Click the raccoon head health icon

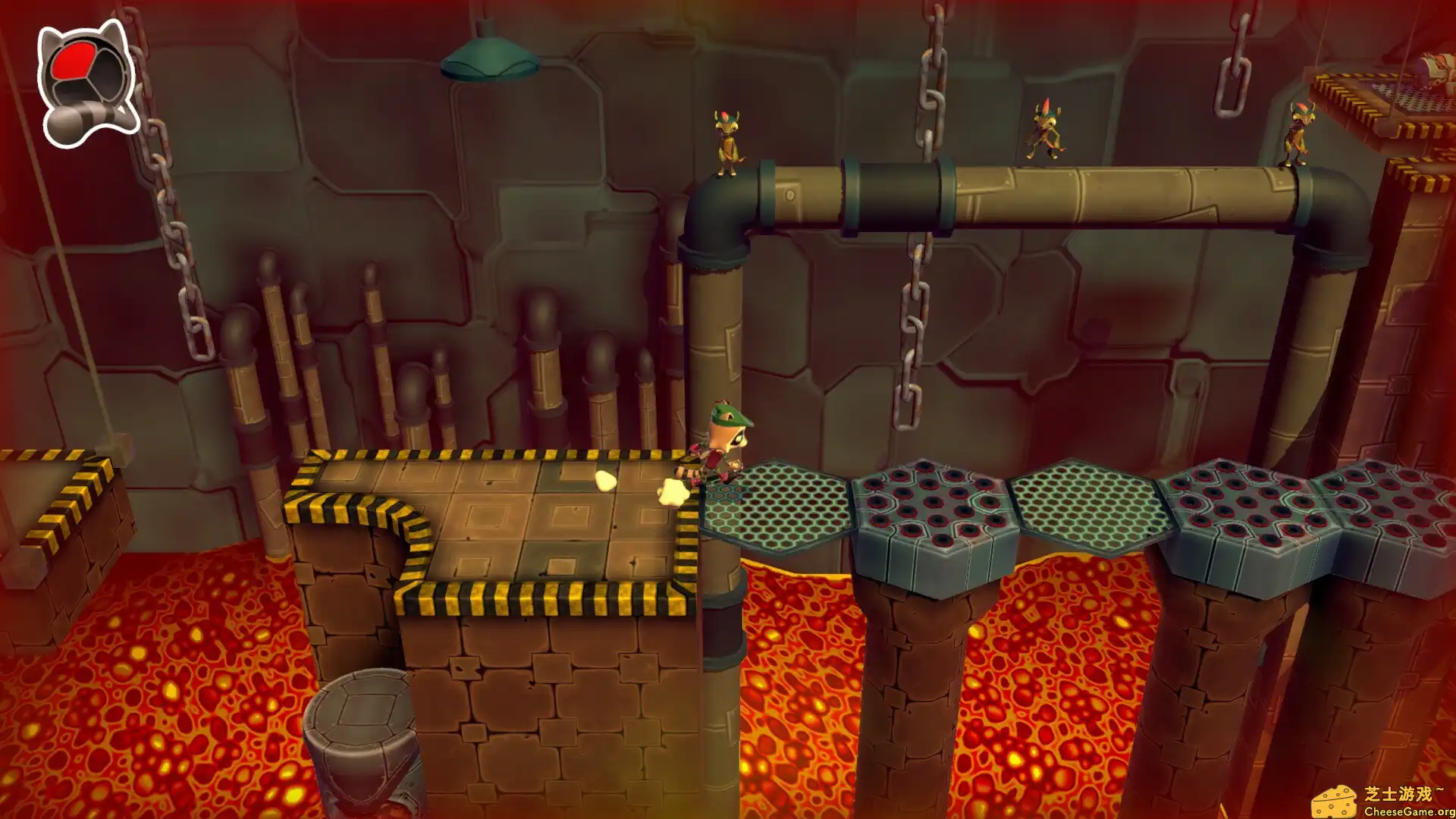[x=87, y=83]
